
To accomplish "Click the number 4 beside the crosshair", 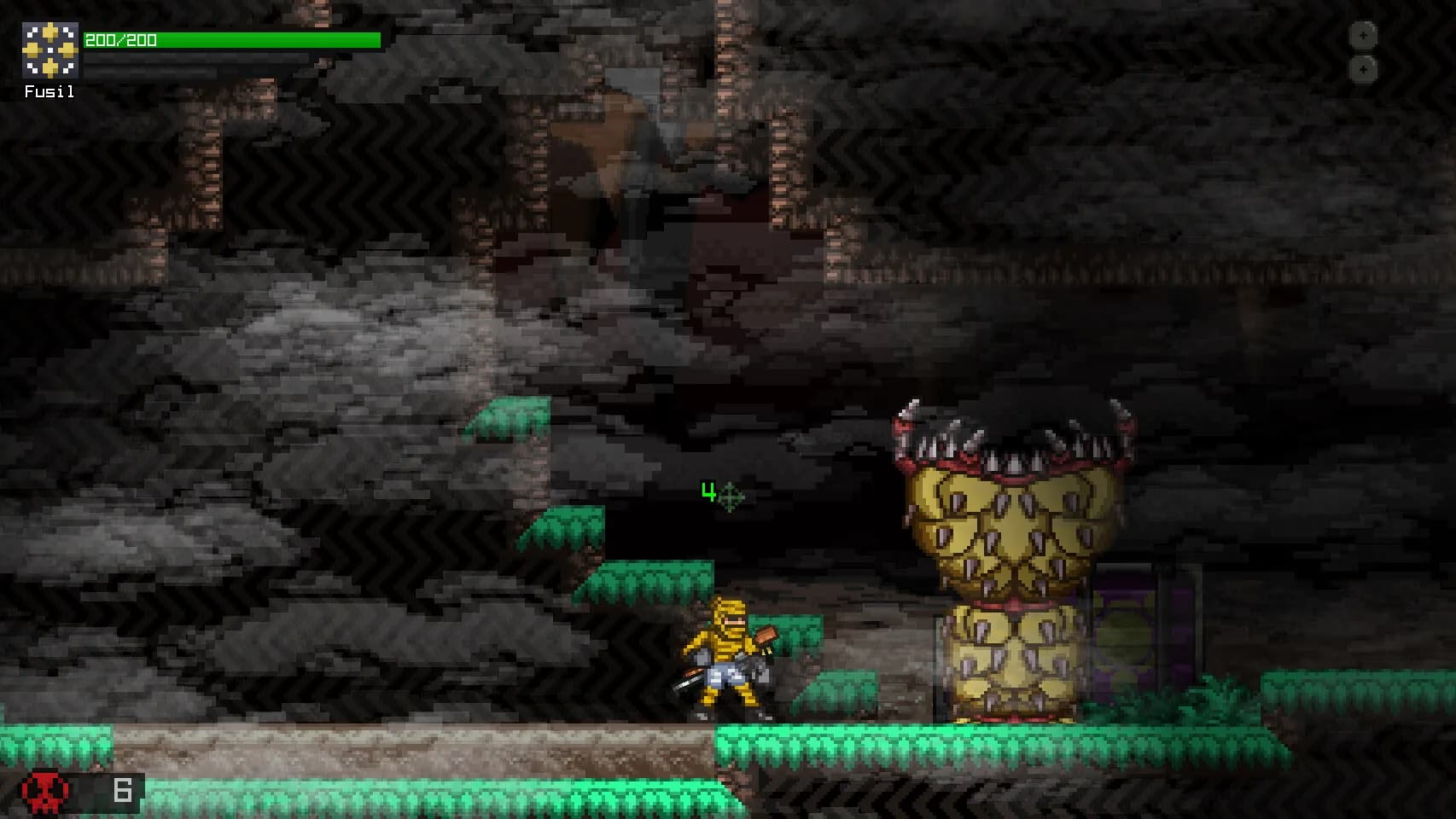I will coord(708,491).
